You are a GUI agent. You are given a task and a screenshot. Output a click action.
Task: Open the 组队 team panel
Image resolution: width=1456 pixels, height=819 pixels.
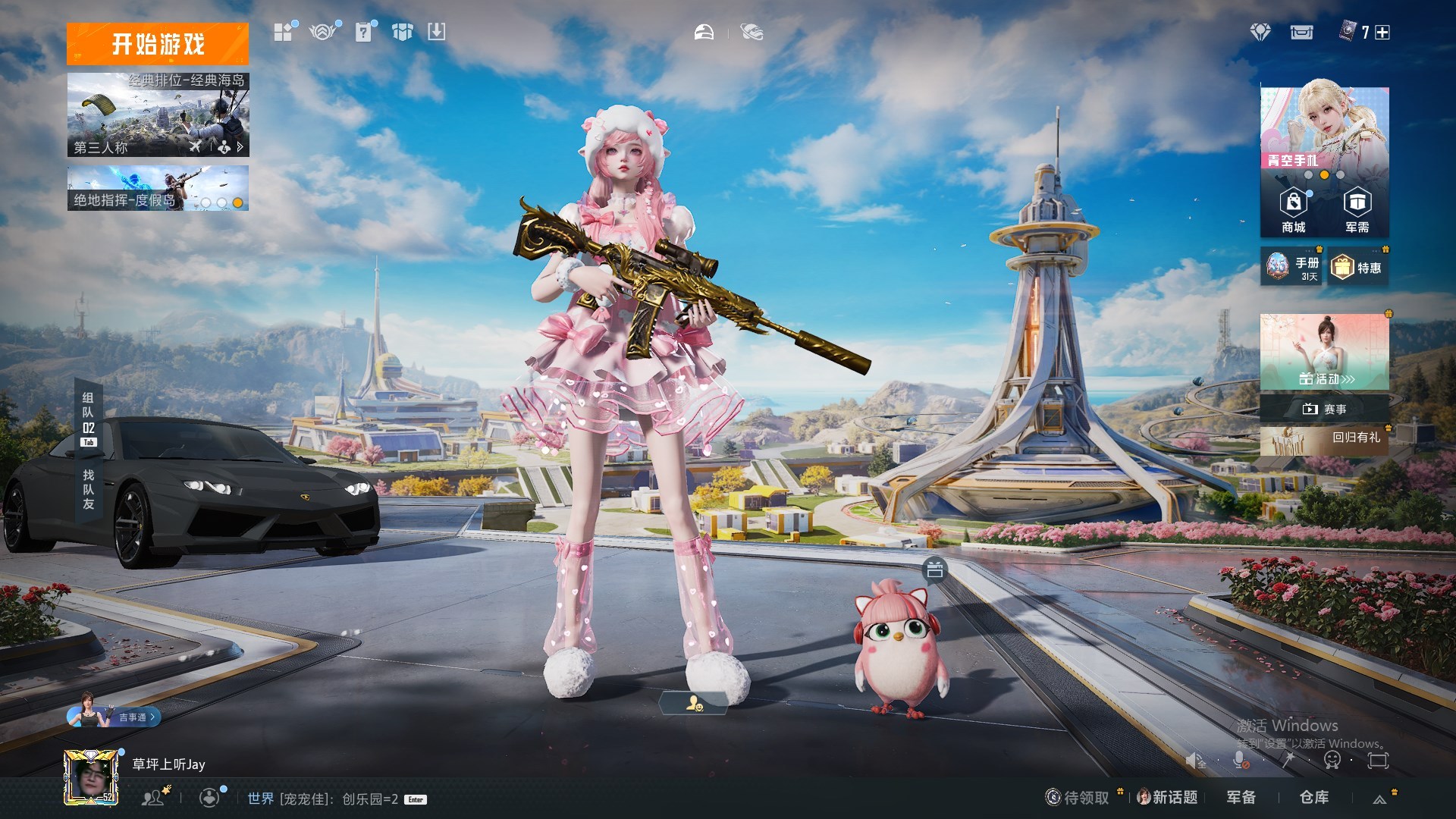[x=88, y=413]
